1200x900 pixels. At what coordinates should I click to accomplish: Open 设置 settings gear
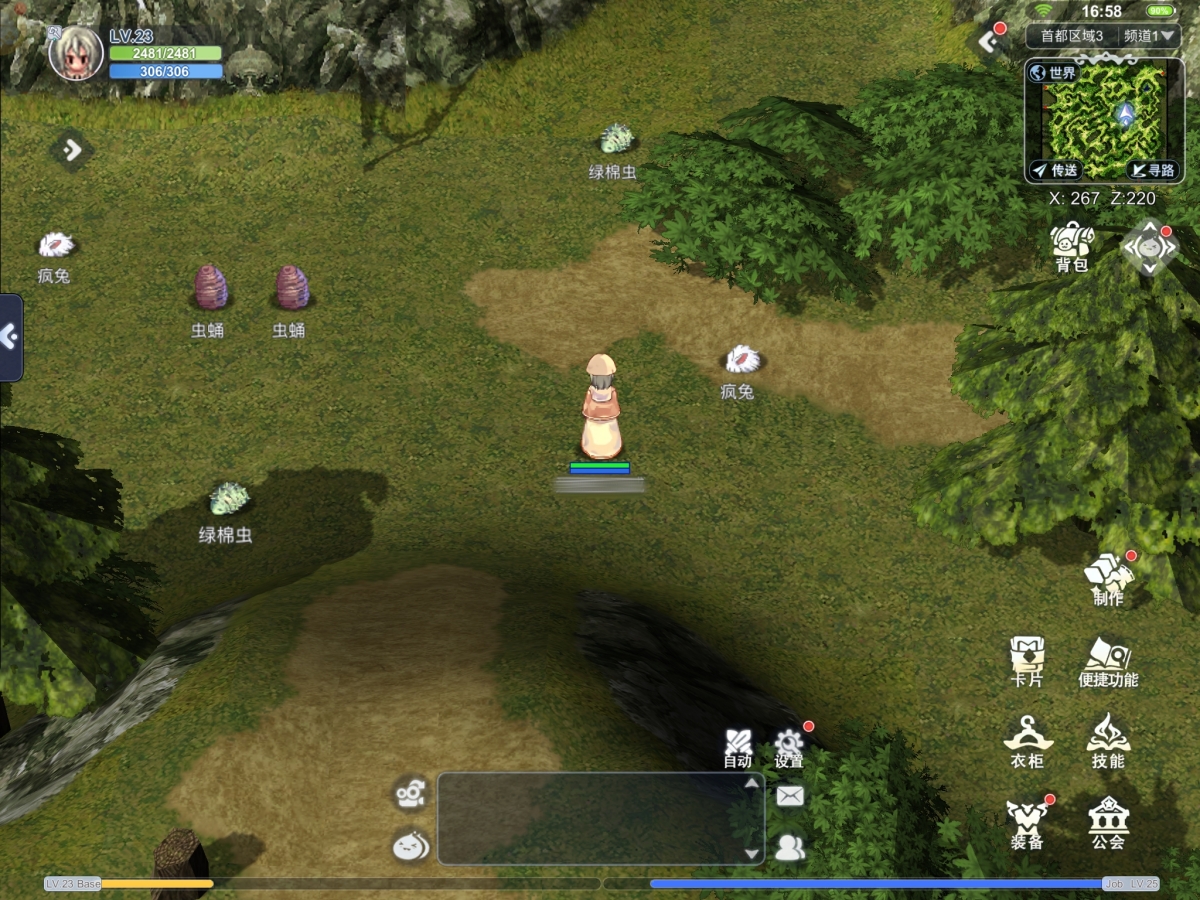[789, 747]
